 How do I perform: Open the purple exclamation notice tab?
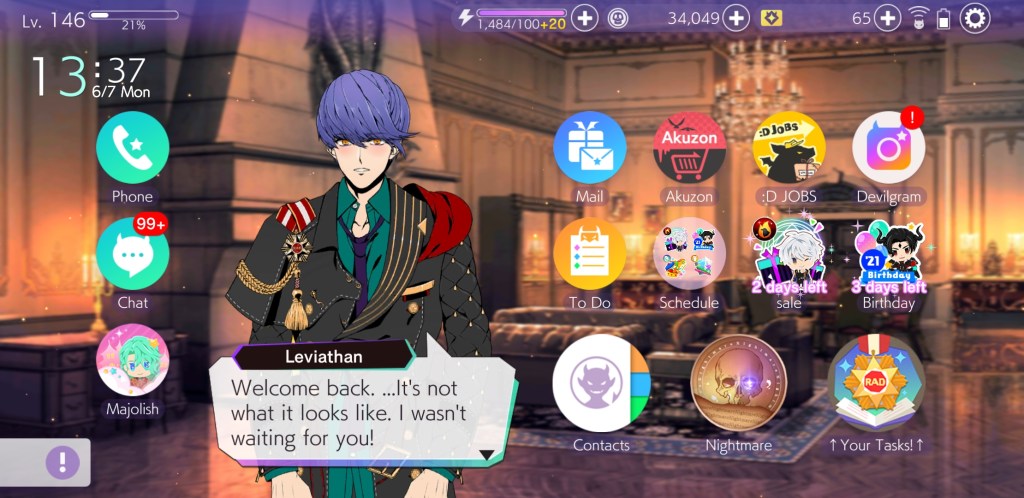point(62,462)
